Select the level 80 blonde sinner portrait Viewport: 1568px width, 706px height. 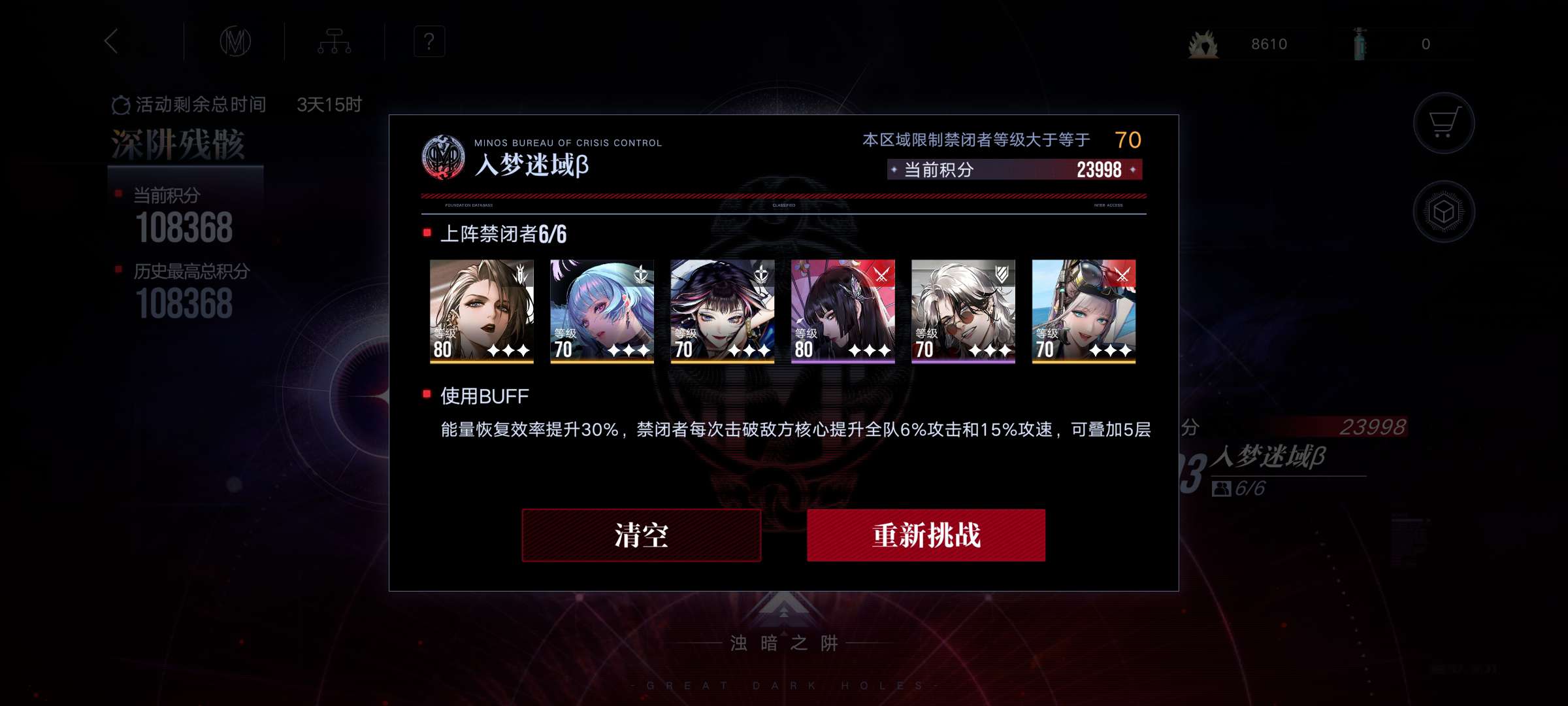tap(482, 311)
